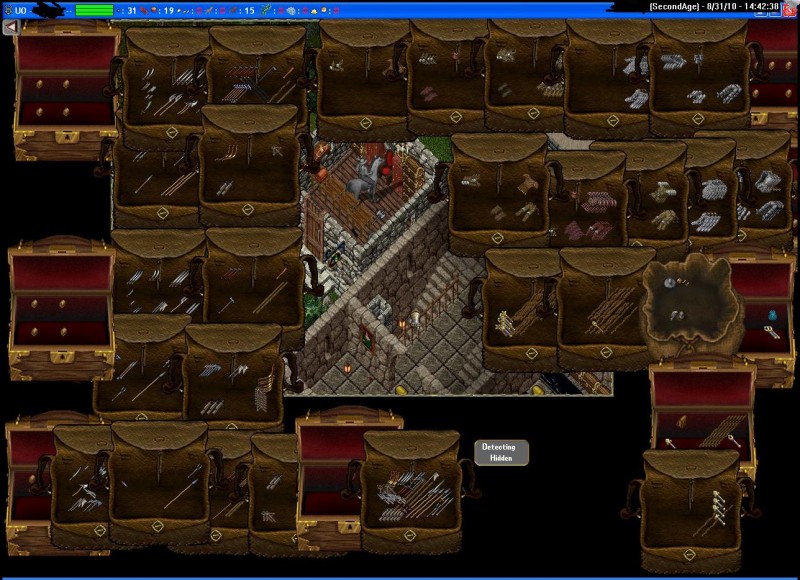
Task: Click the small arrow button under the UO title
Action: (10, 27)
